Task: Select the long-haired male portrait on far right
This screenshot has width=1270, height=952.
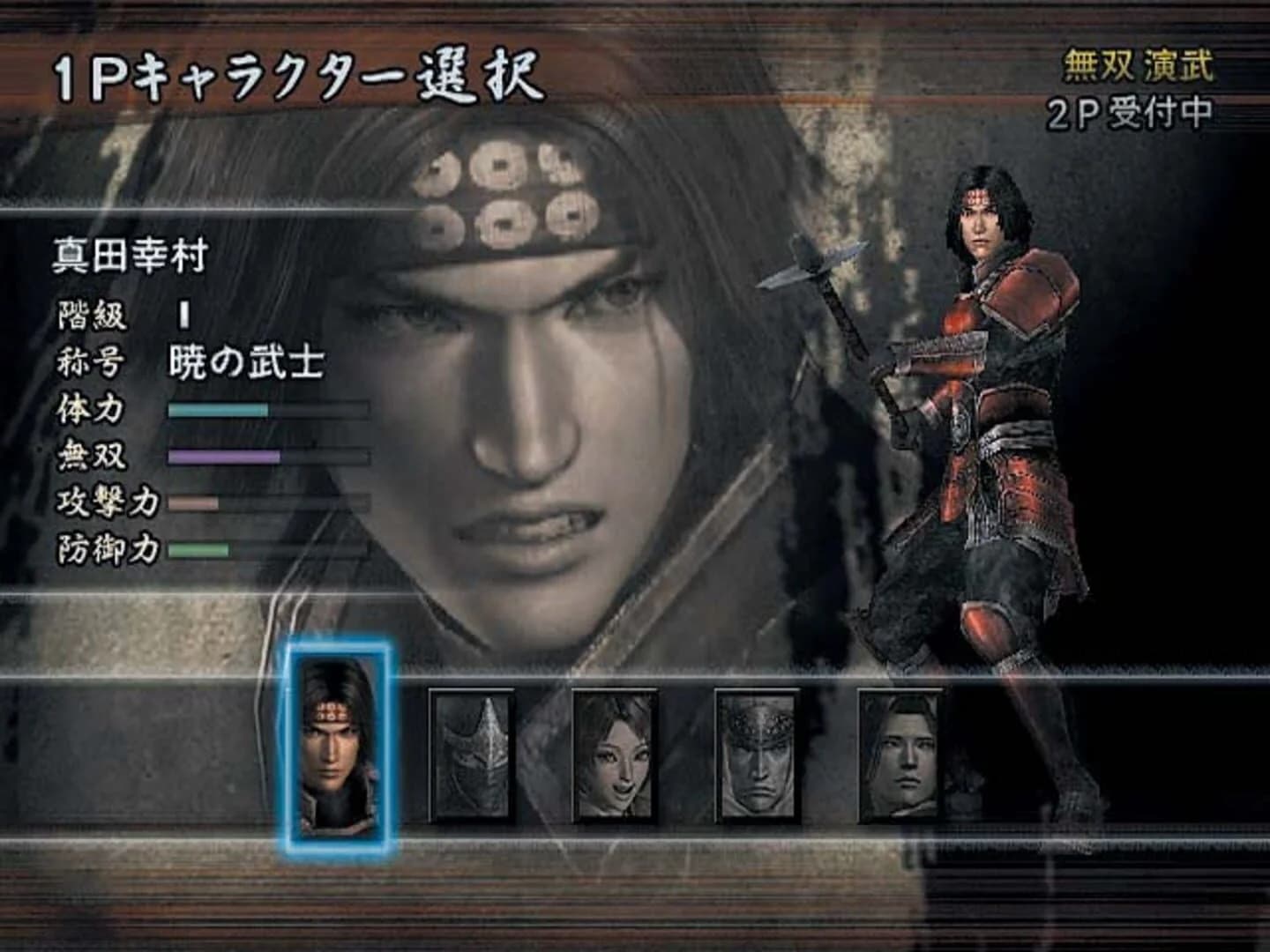Action: click(900, 754)
